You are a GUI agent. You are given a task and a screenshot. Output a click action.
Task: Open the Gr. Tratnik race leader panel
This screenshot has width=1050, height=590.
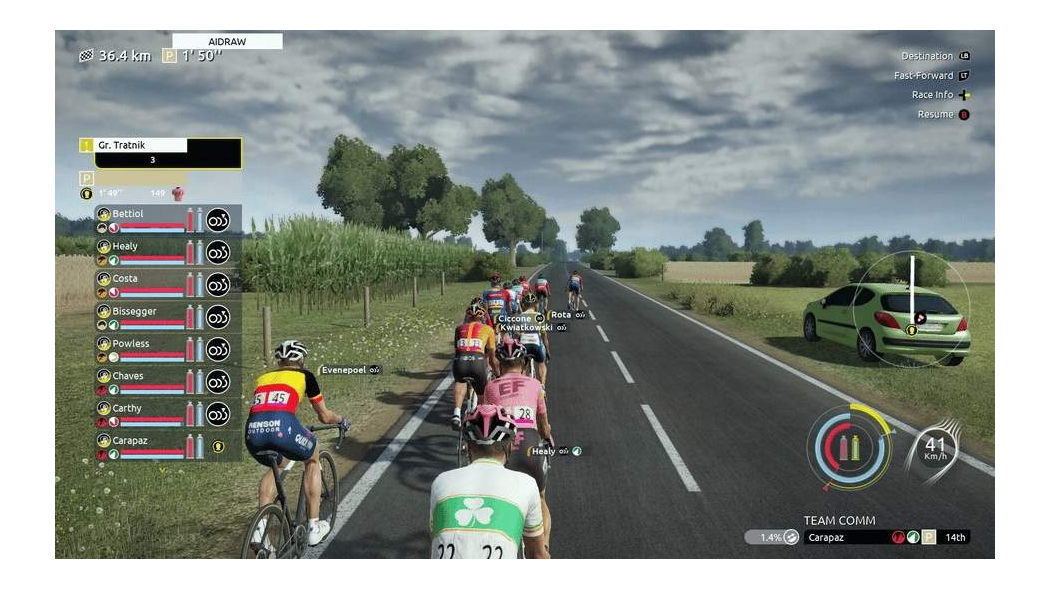(160, 153)
